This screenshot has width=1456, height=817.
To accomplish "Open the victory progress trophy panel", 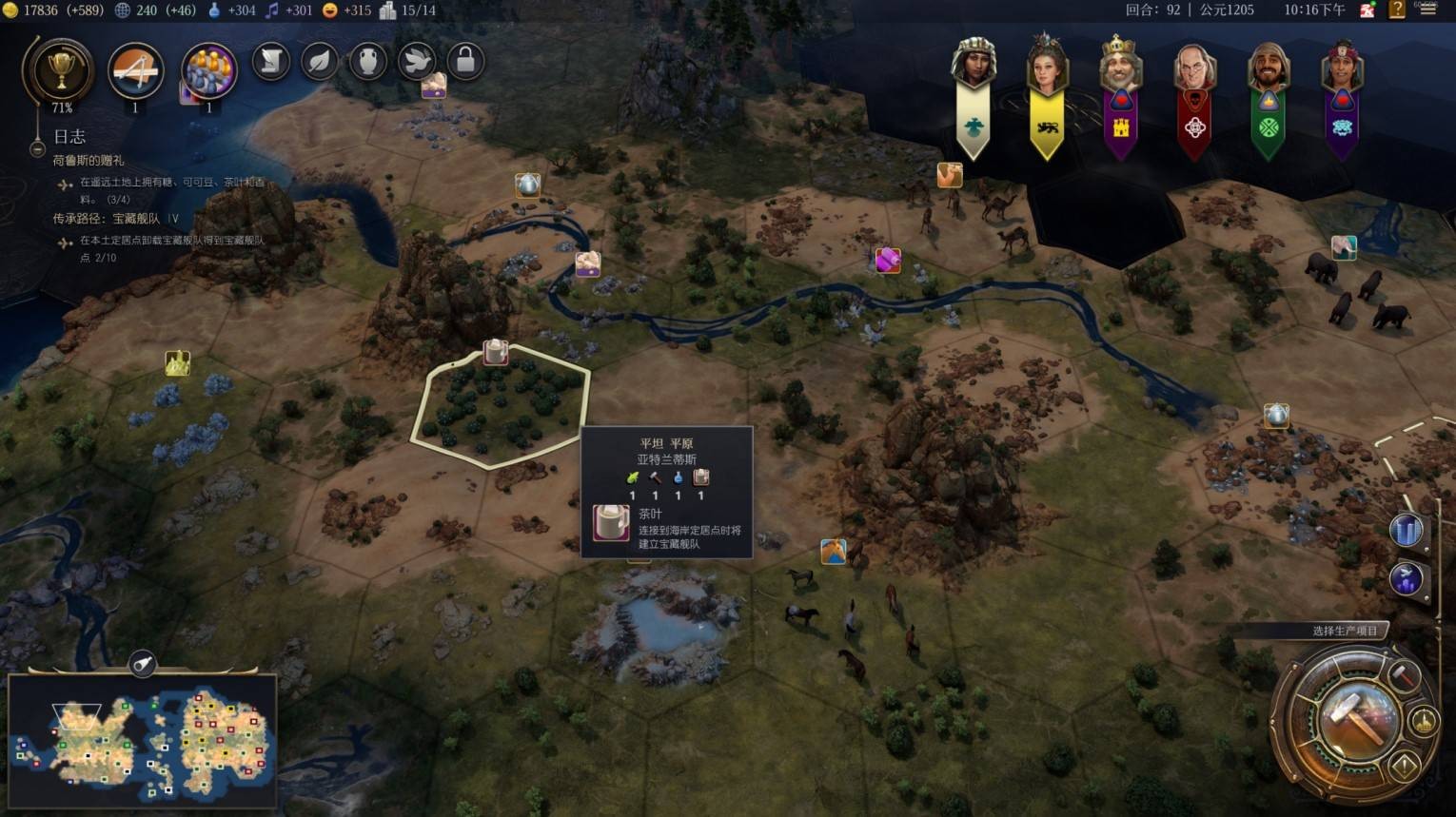I will point(60,69).
